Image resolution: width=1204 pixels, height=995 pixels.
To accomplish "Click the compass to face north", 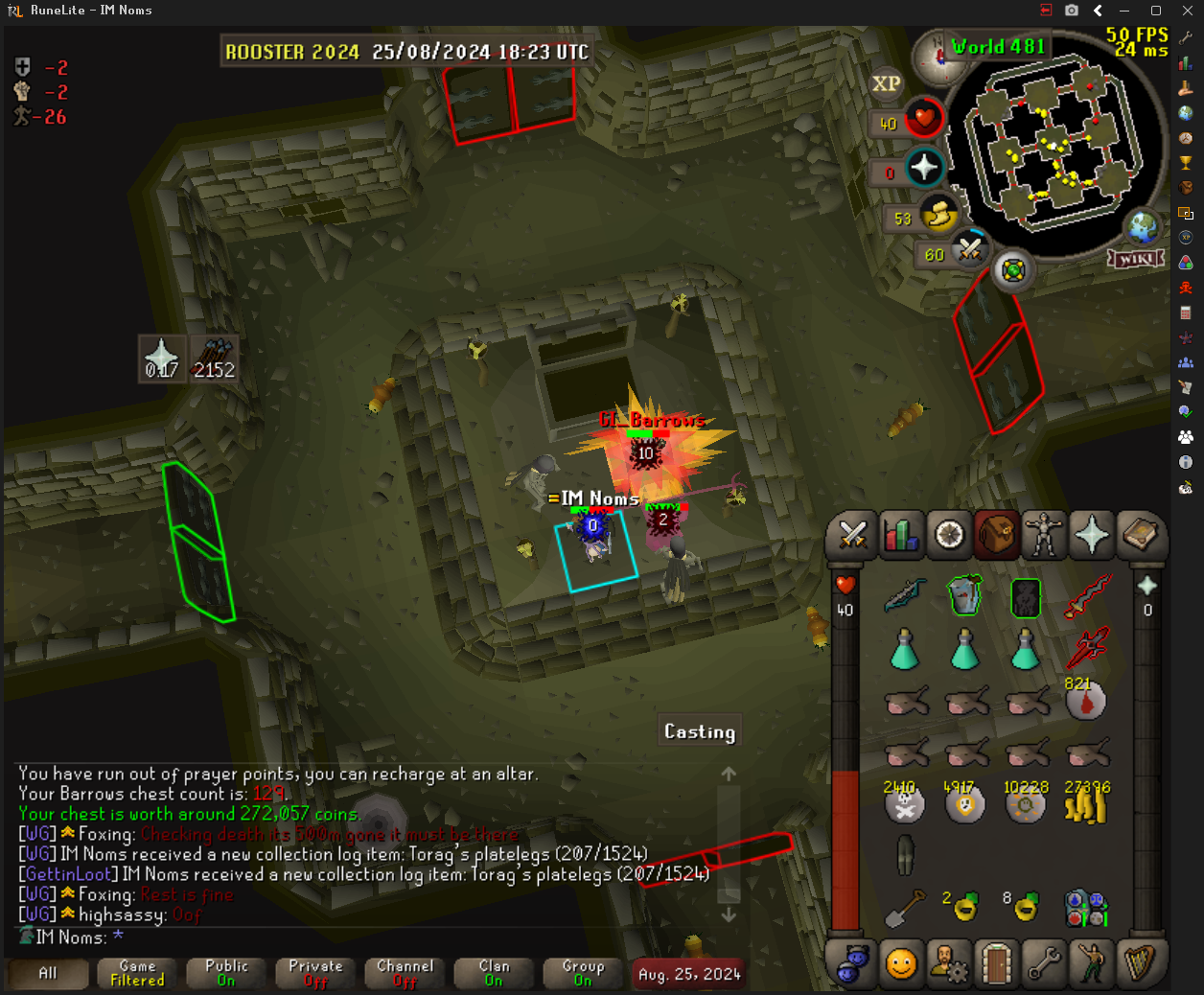I will point(938,57).
